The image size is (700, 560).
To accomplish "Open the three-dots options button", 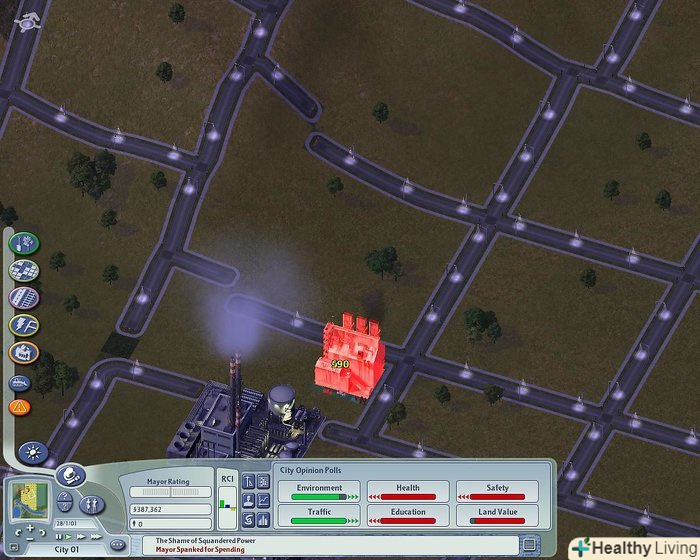I will click(117, 545).
